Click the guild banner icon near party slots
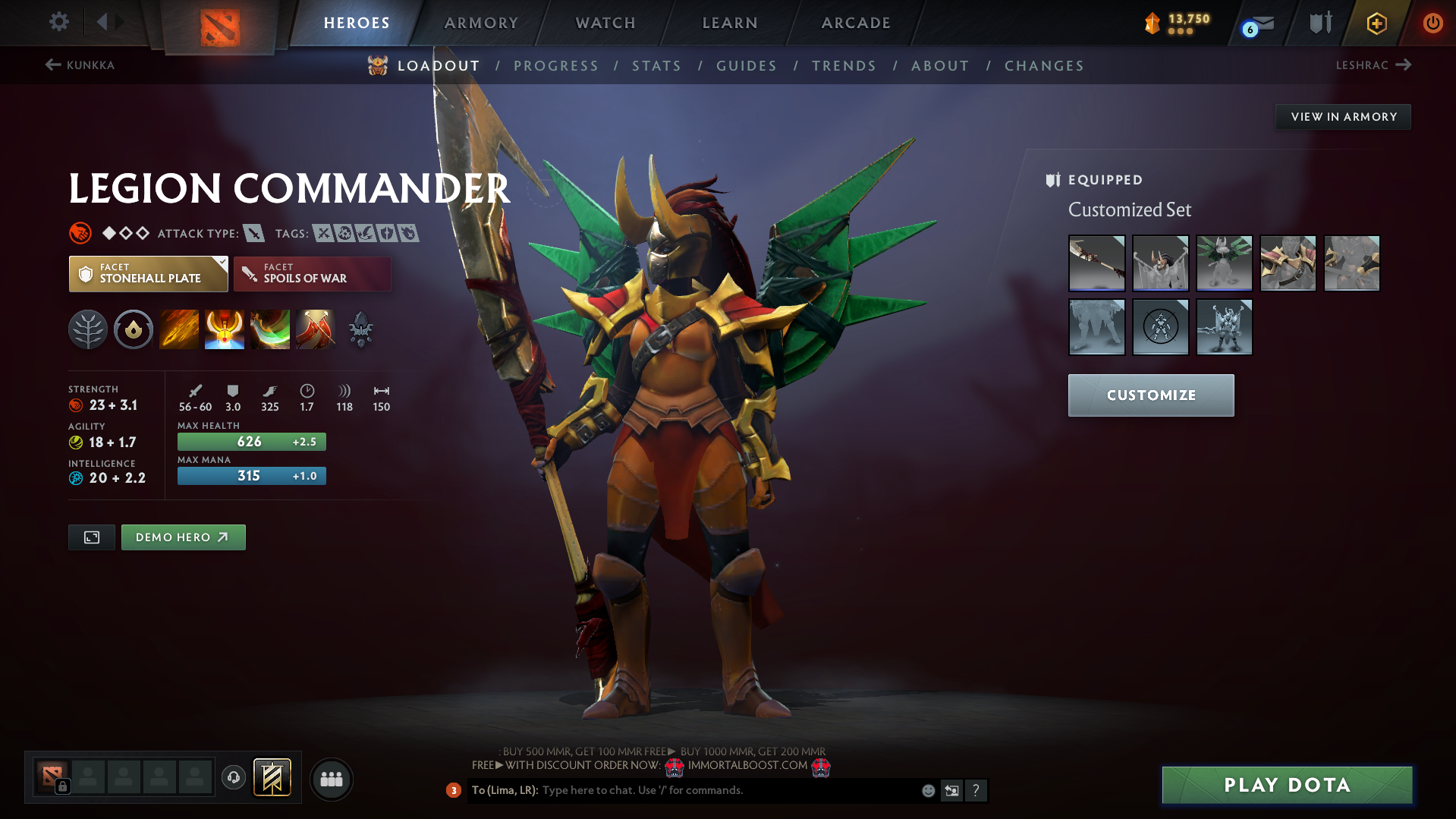 coord(272,777)
